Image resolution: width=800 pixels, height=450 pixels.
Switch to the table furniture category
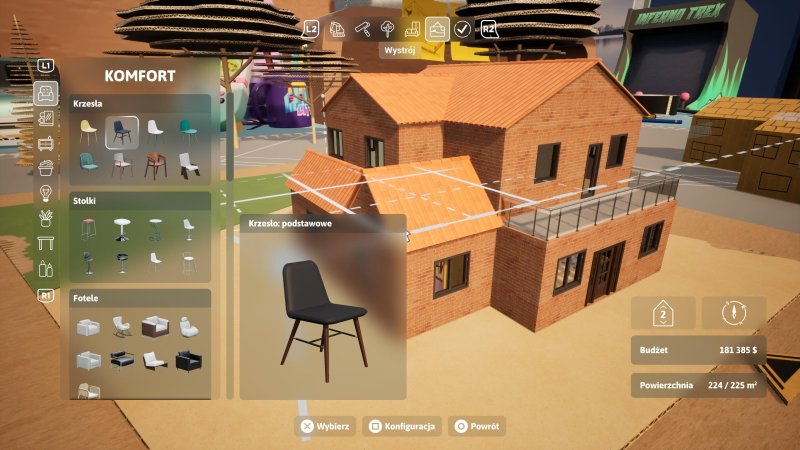point(45,243)
